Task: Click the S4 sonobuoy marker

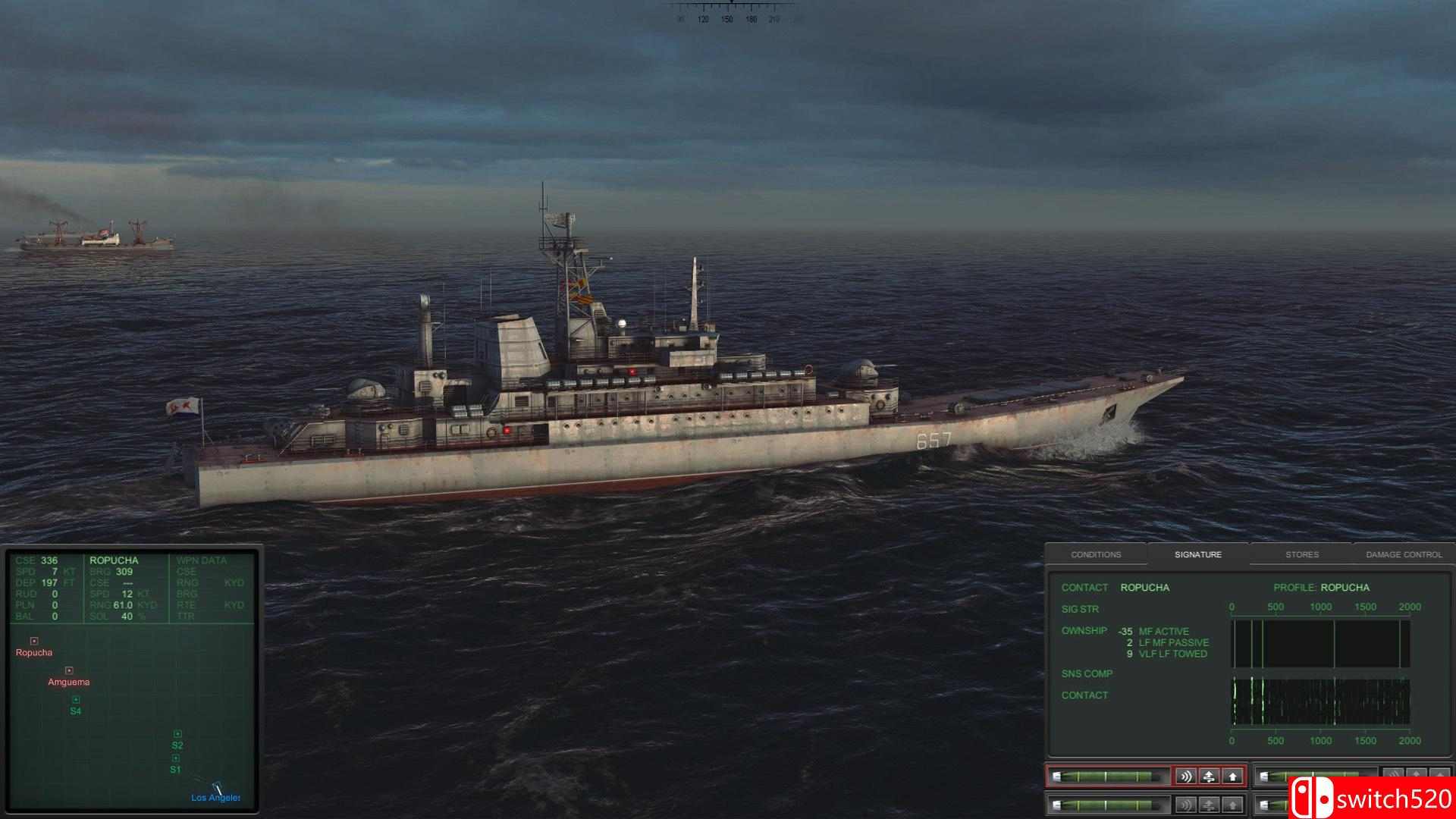Action: [75, 698]
